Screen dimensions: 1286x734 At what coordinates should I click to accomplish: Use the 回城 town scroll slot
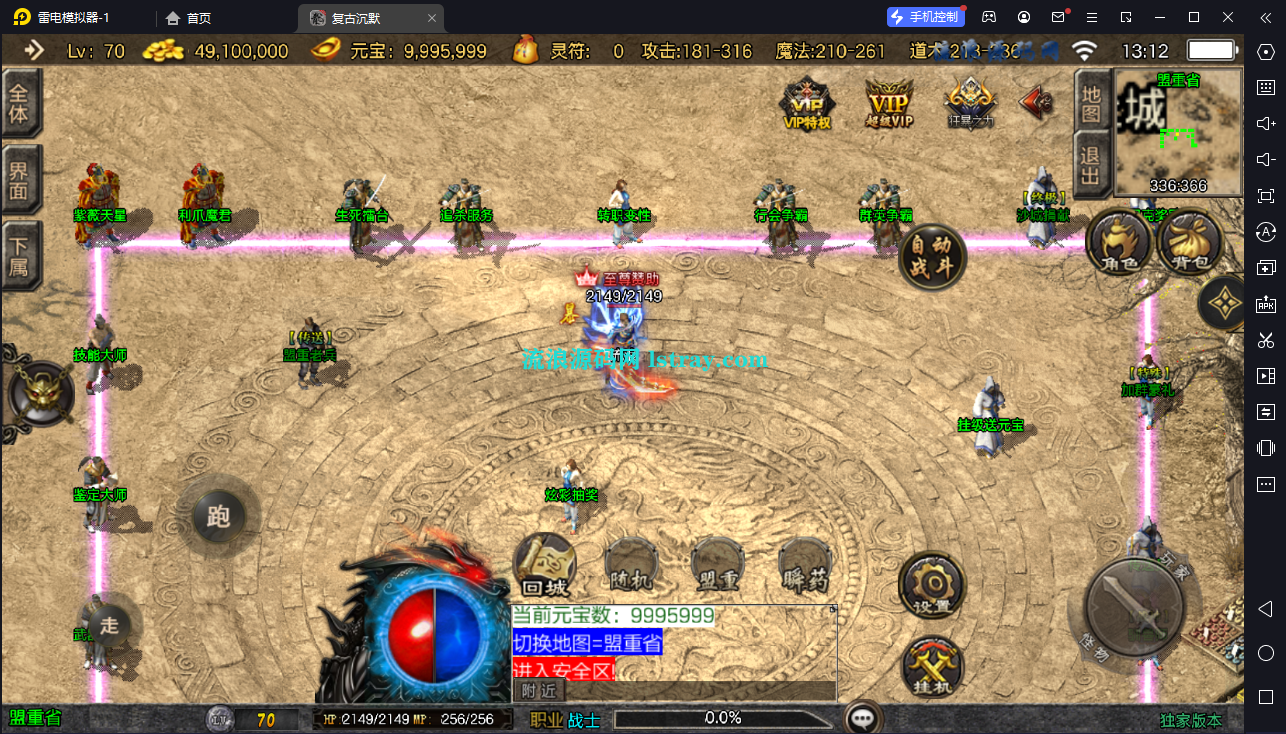pos(544,565)
